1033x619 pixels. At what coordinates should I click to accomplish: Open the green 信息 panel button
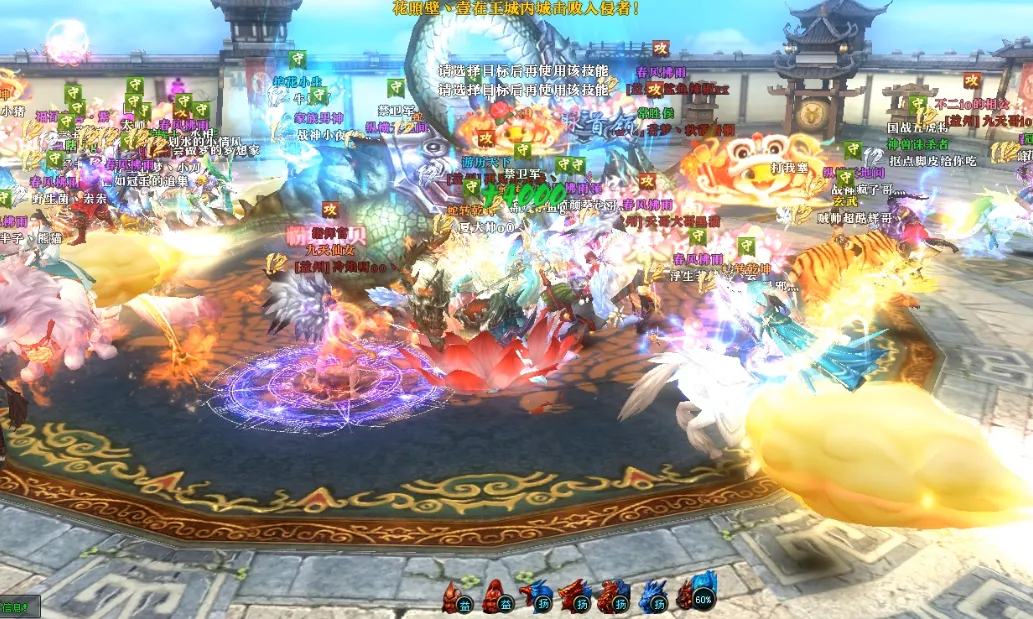tap(17, 607)
